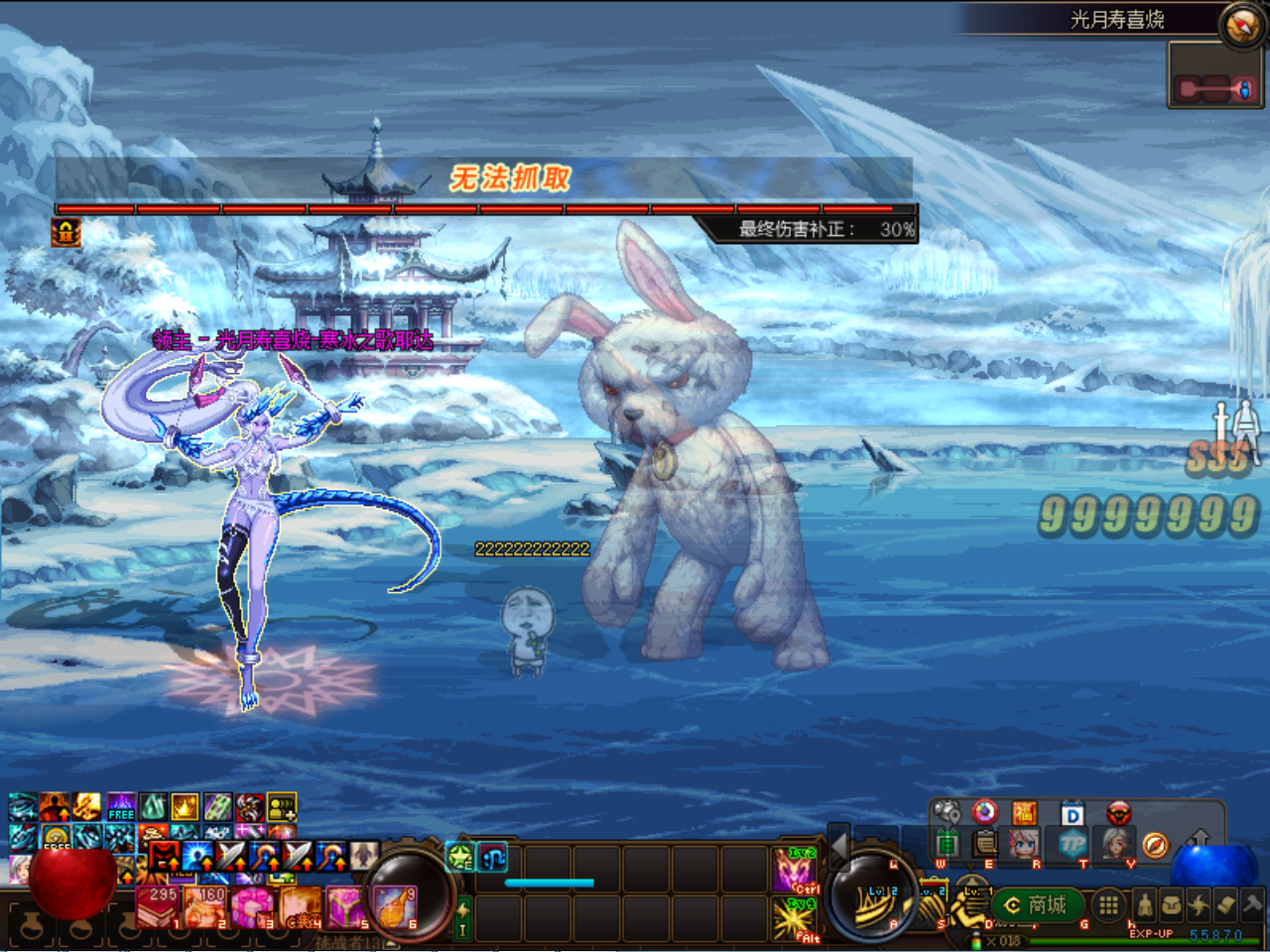Click the compass icon beside the dungeon name
Screen dimensions: 1270x952
tap(1241, 25)
